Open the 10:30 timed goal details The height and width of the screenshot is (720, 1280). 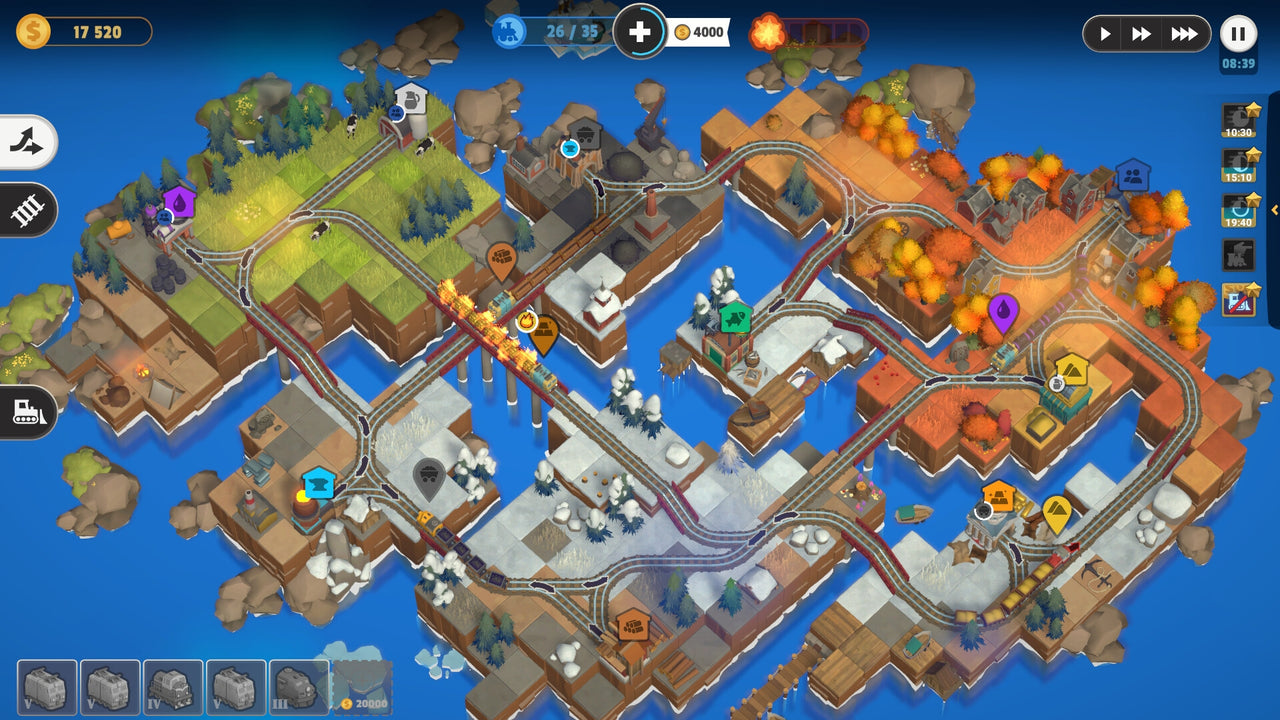[x=1238, y=118]
